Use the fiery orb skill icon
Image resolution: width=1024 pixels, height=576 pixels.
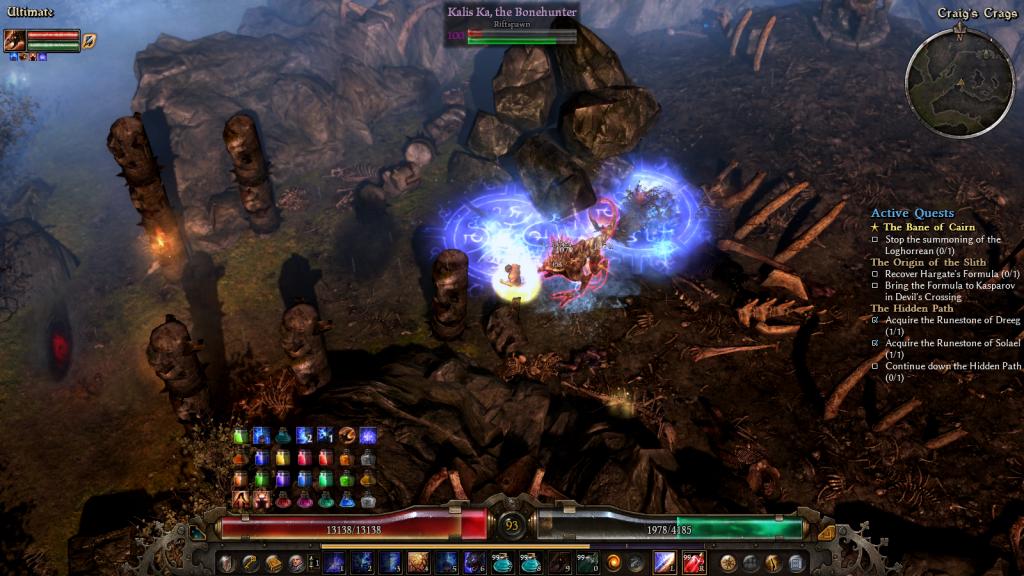pos(613,563)
